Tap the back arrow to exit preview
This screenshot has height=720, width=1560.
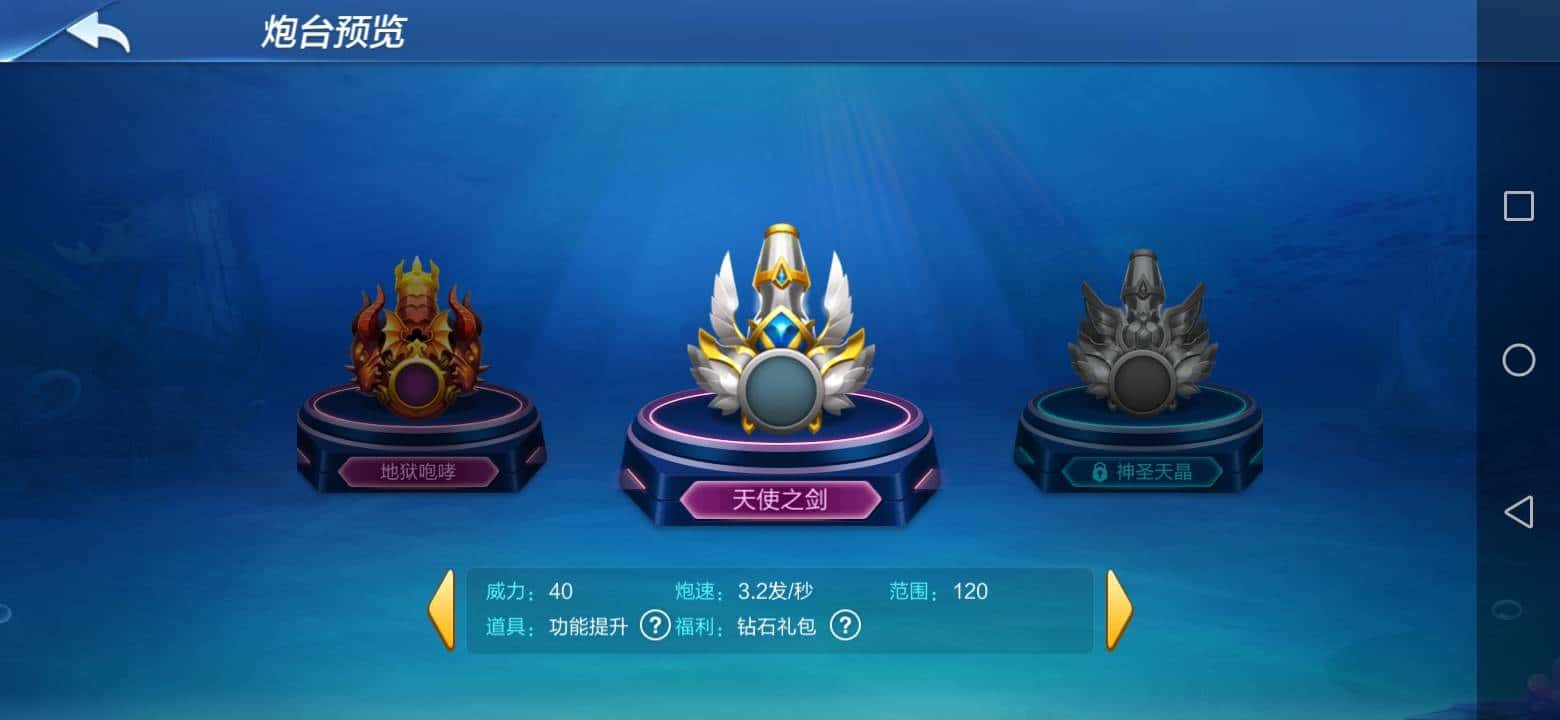coord(95,32)
